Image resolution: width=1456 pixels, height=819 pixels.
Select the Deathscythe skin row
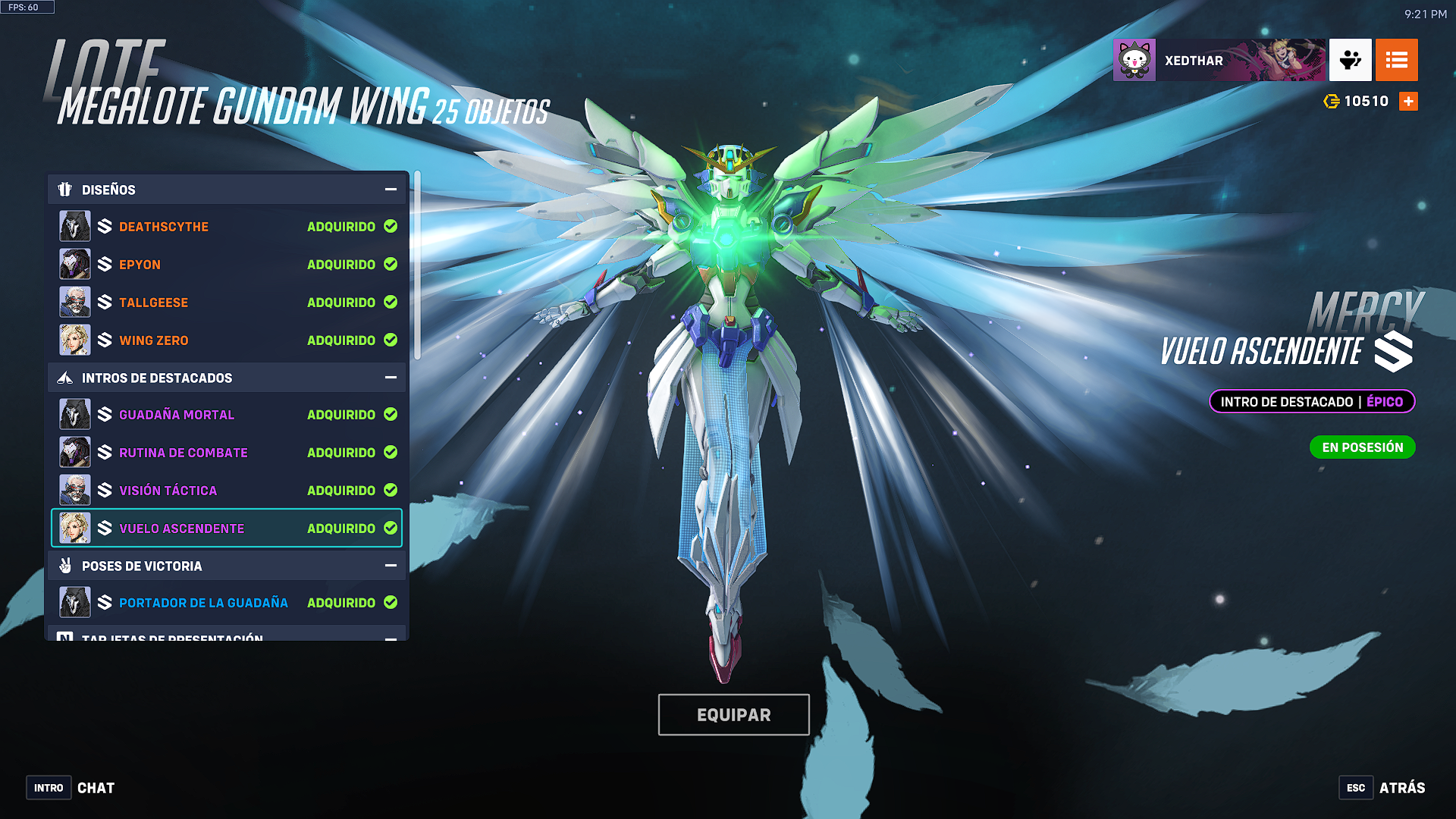pyautogui.click(x=227, y=227)
